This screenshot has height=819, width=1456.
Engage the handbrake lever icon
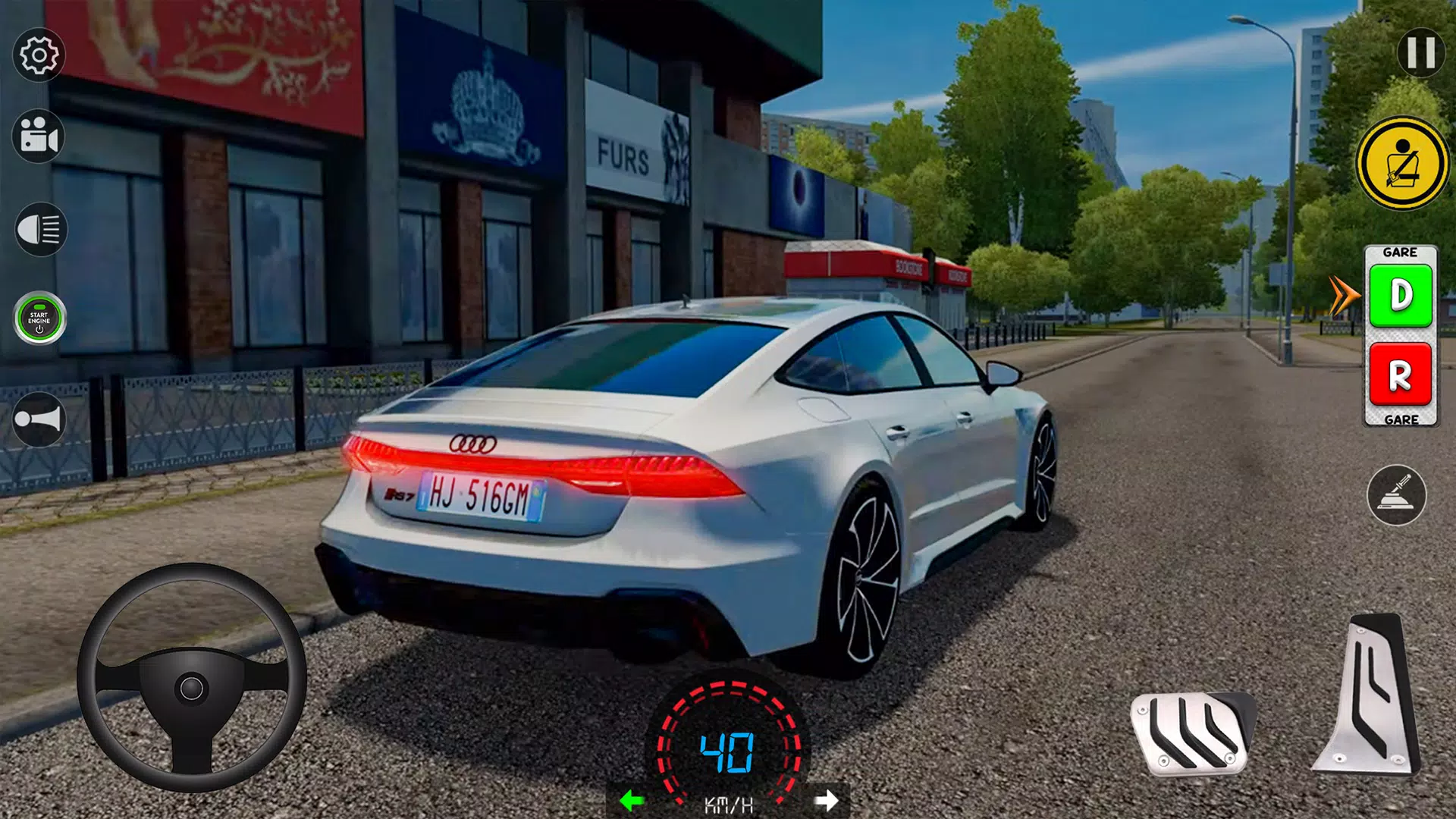click(x=1396, y=495)
